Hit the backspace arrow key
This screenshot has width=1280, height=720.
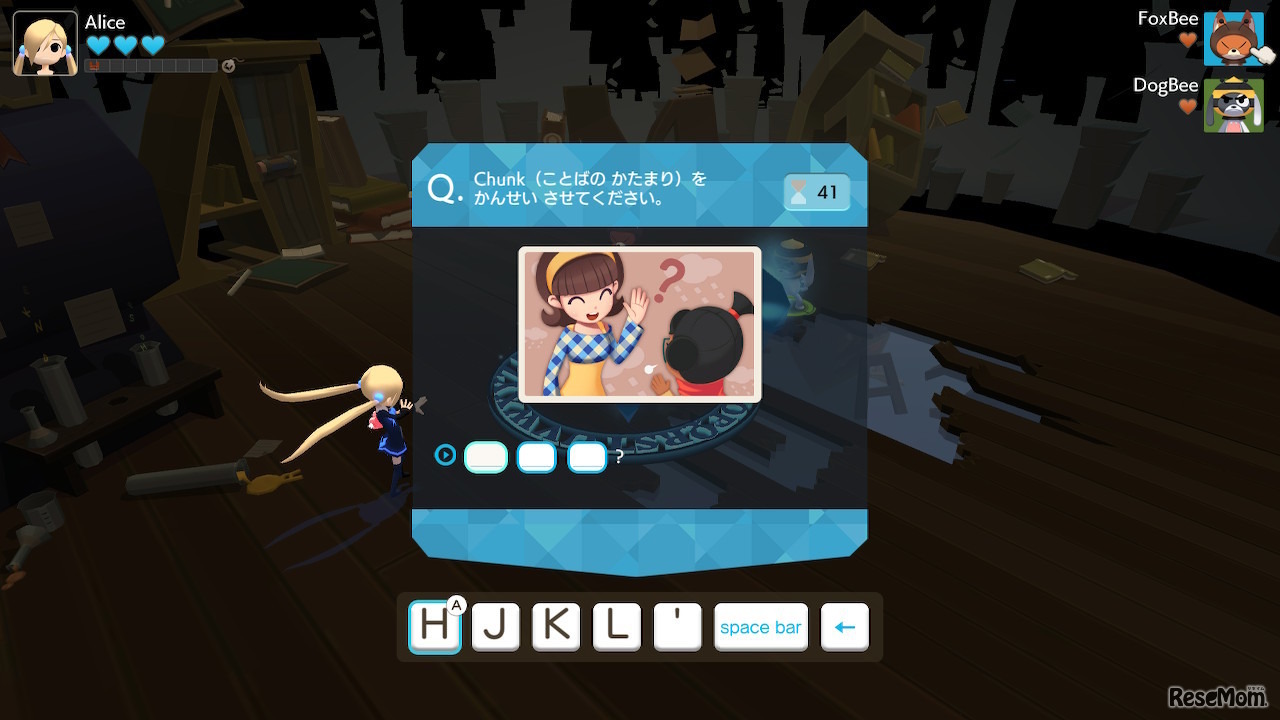[845, 627]
